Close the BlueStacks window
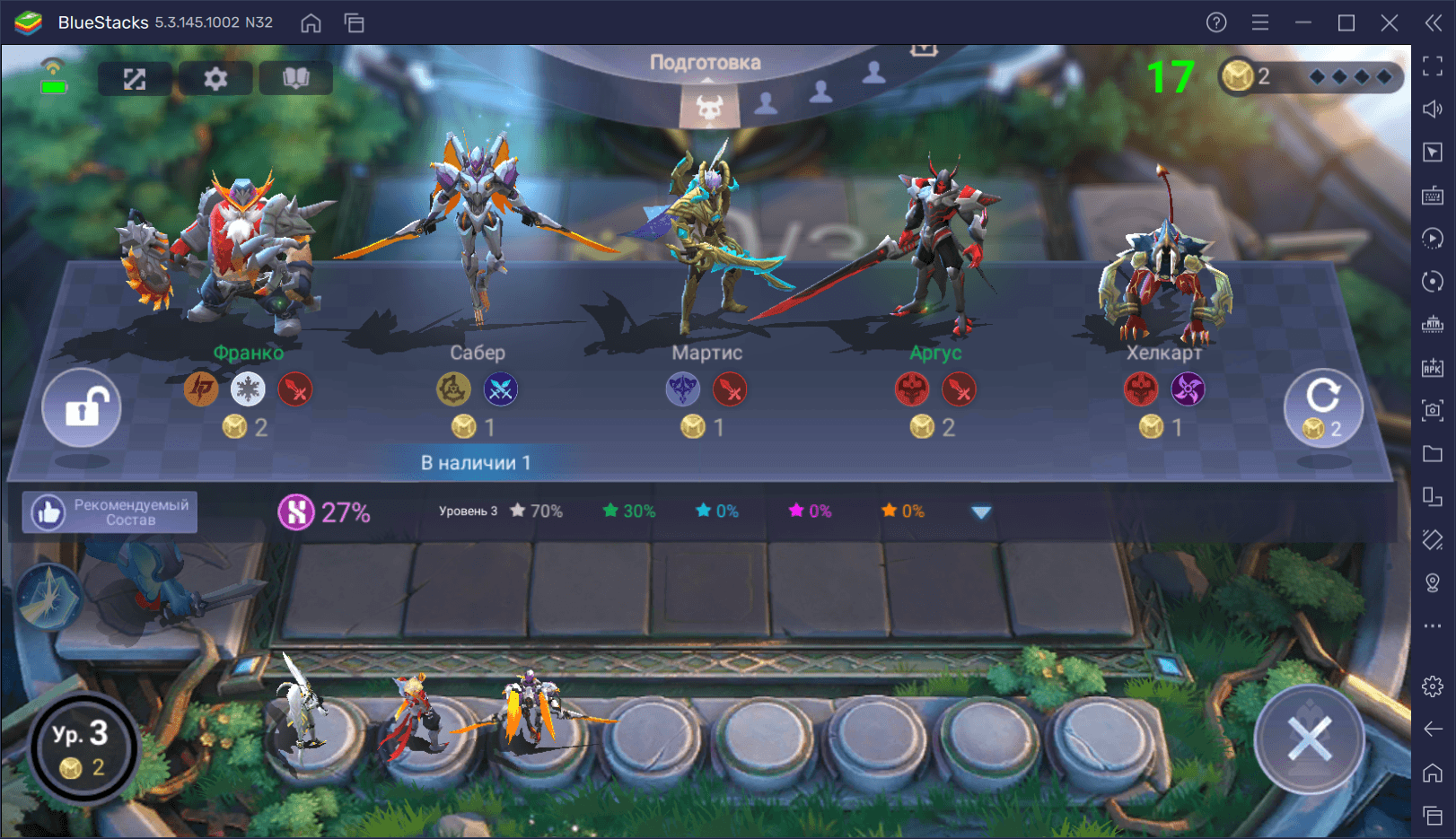 pyautogui.click(x=1390, y=22)
